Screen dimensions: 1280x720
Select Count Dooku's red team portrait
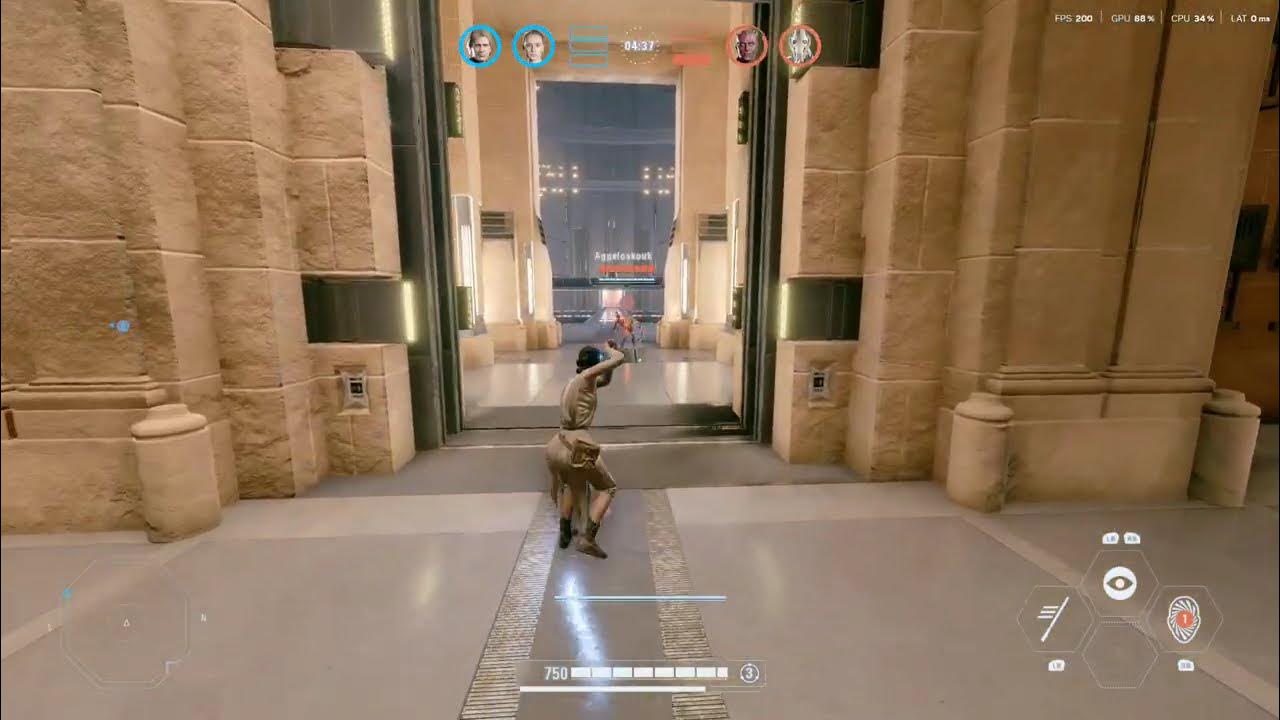[747, 45]
